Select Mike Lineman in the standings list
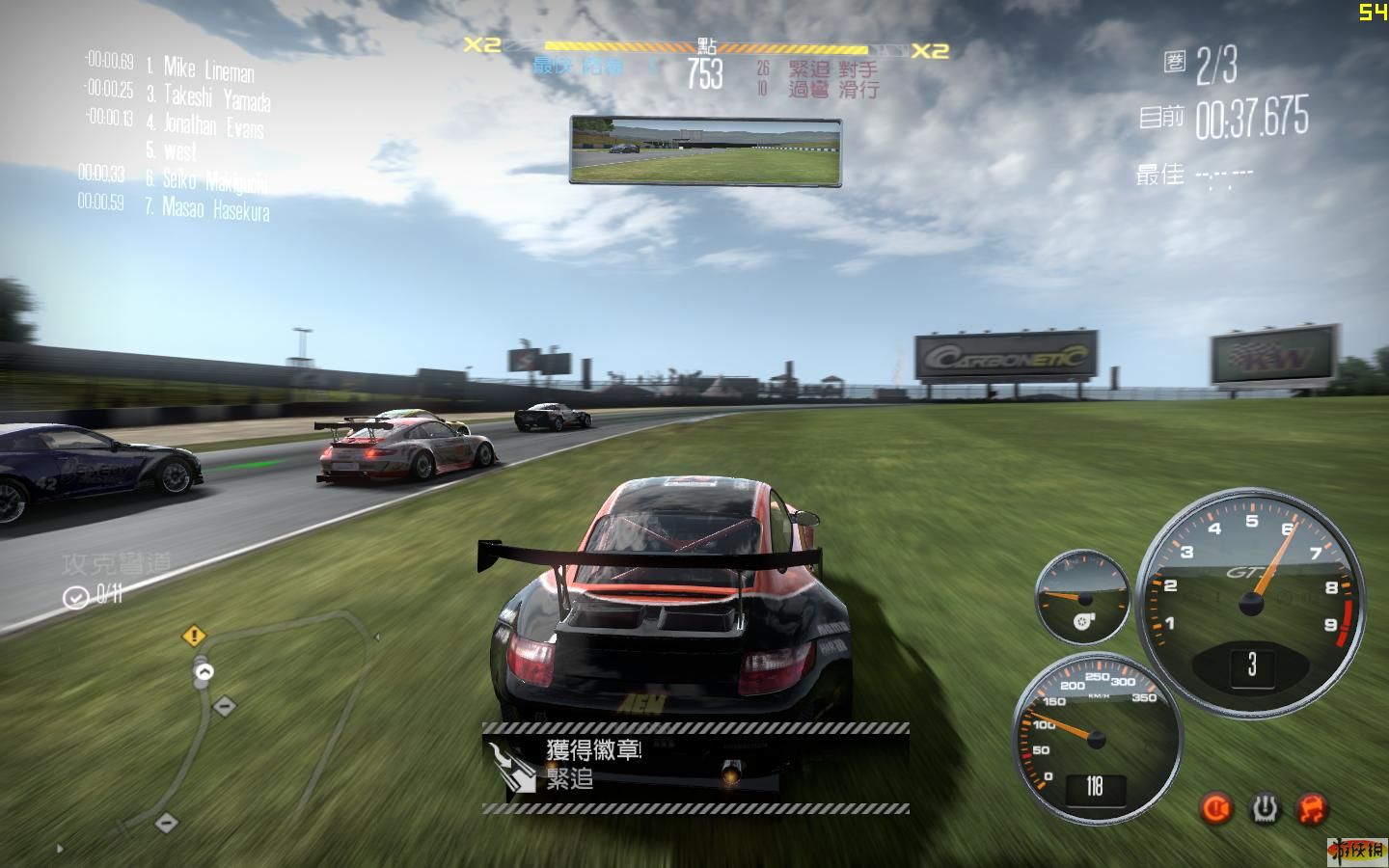This screenshot has width=1389, height=868. [x=208, y=70]
